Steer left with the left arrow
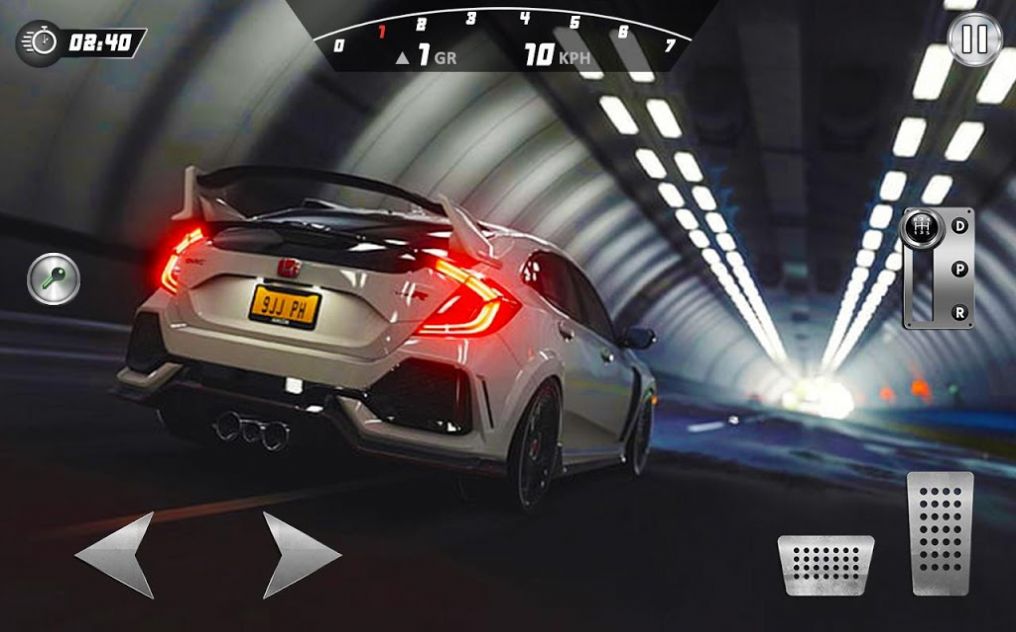 coord(117,555)
